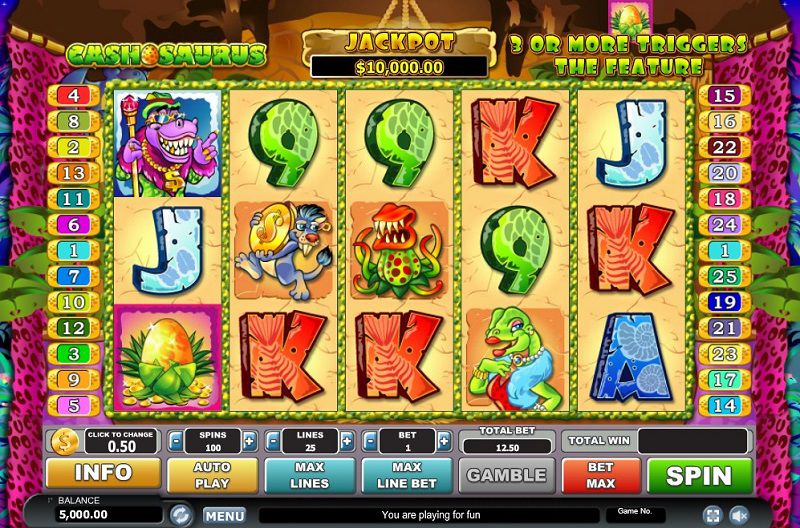
Task: Increase the number of spins
Action: coord(250,441)
